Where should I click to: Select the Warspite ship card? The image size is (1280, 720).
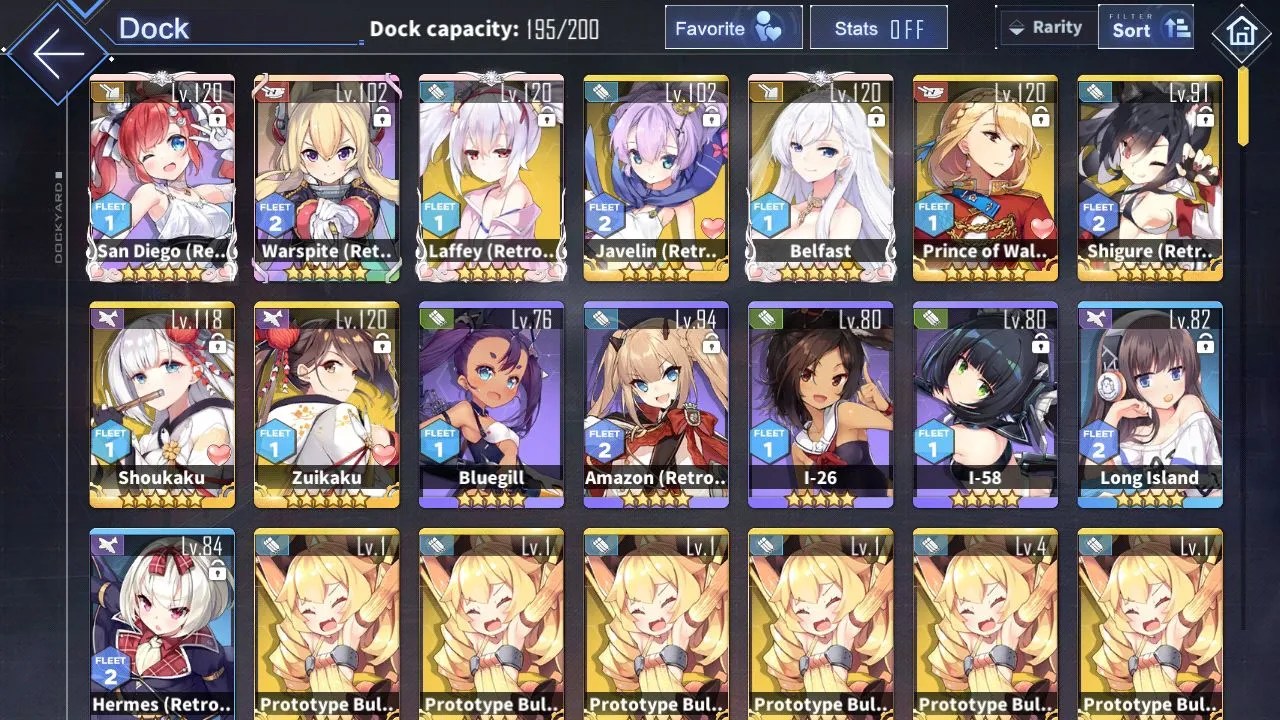pyautogui.click(x=327, y=177)
